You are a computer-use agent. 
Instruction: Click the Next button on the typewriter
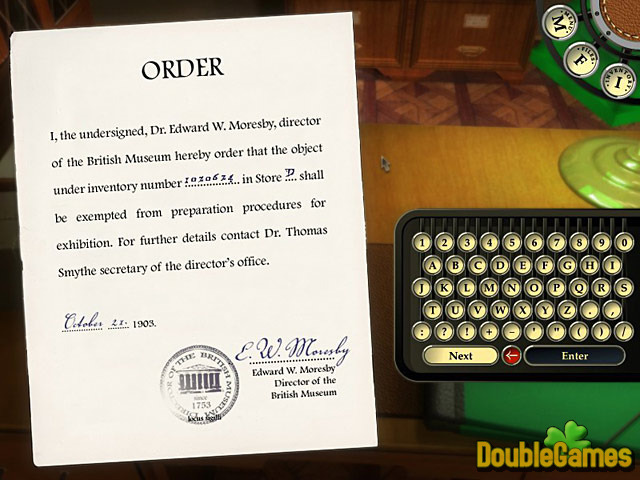pyautogui.click(x=460, y=355)
